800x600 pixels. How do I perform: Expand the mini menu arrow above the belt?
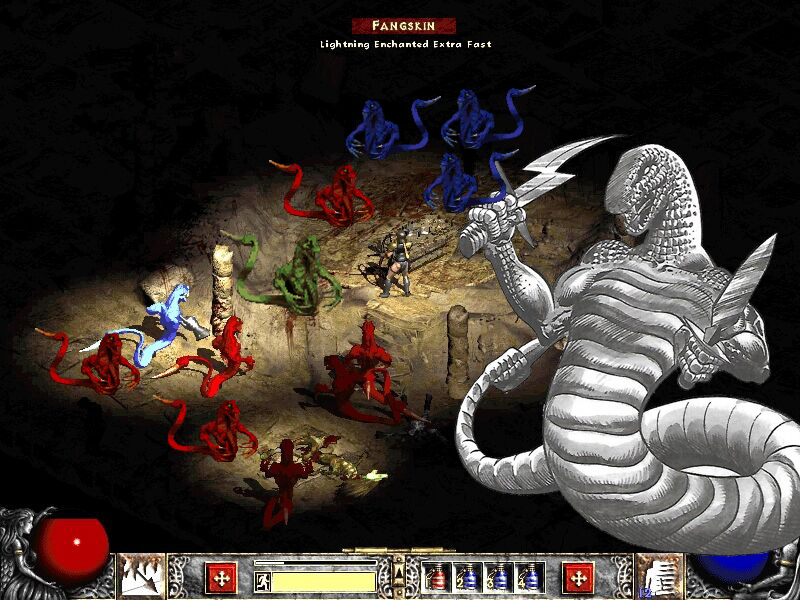[399, 571]
